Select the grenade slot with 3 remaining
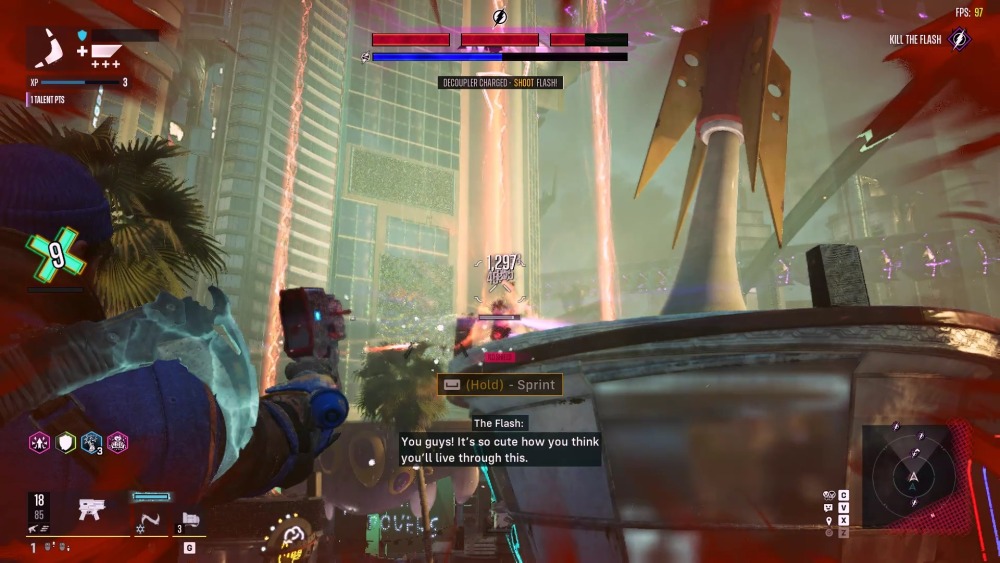Viewport: 1000px width, 563px height. coord(191,521)
